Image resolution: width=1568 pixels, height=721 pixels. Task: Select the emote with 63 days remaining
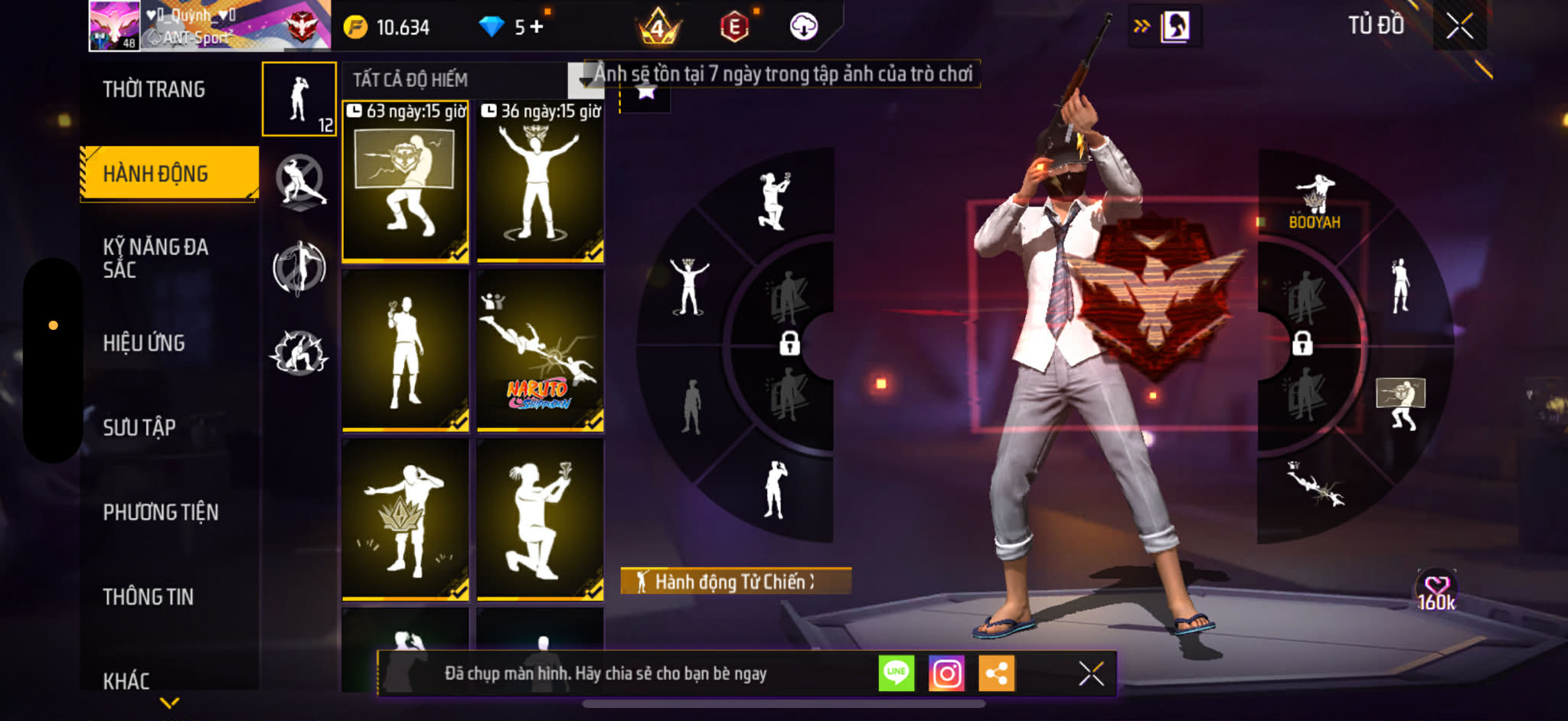pos(405,184)
